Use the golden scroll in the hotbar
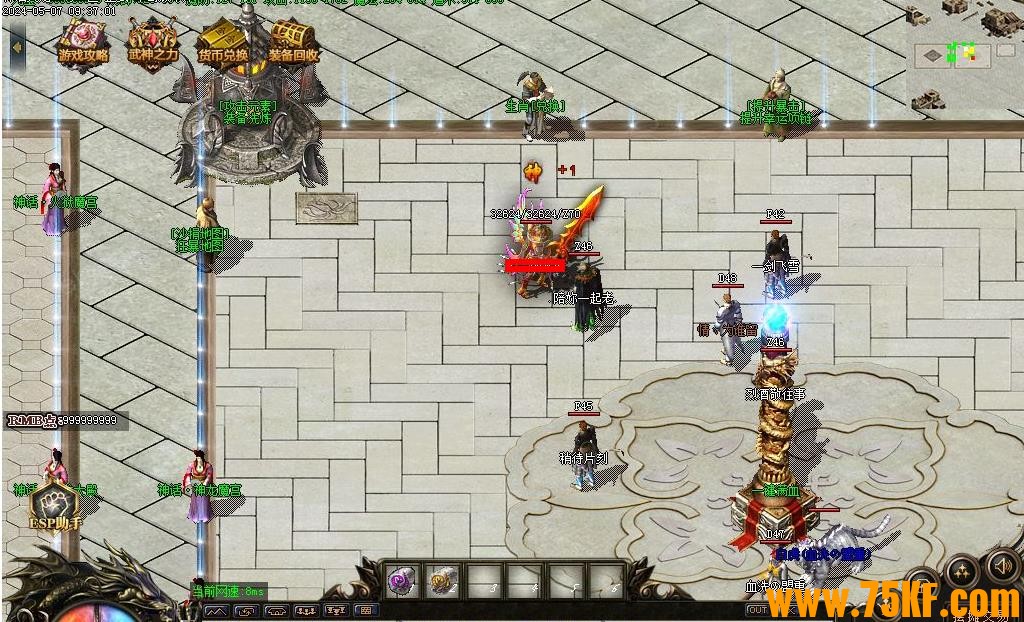The image size is (1024, 622). (x=442, y=580)
